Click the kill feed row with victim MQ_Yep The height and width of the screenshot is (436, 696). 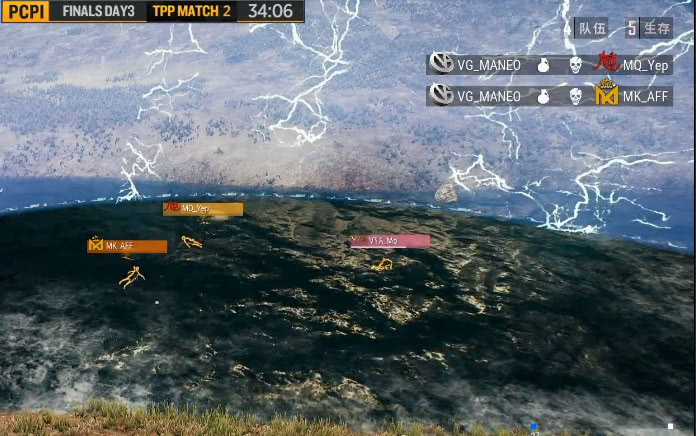(549, 65)
